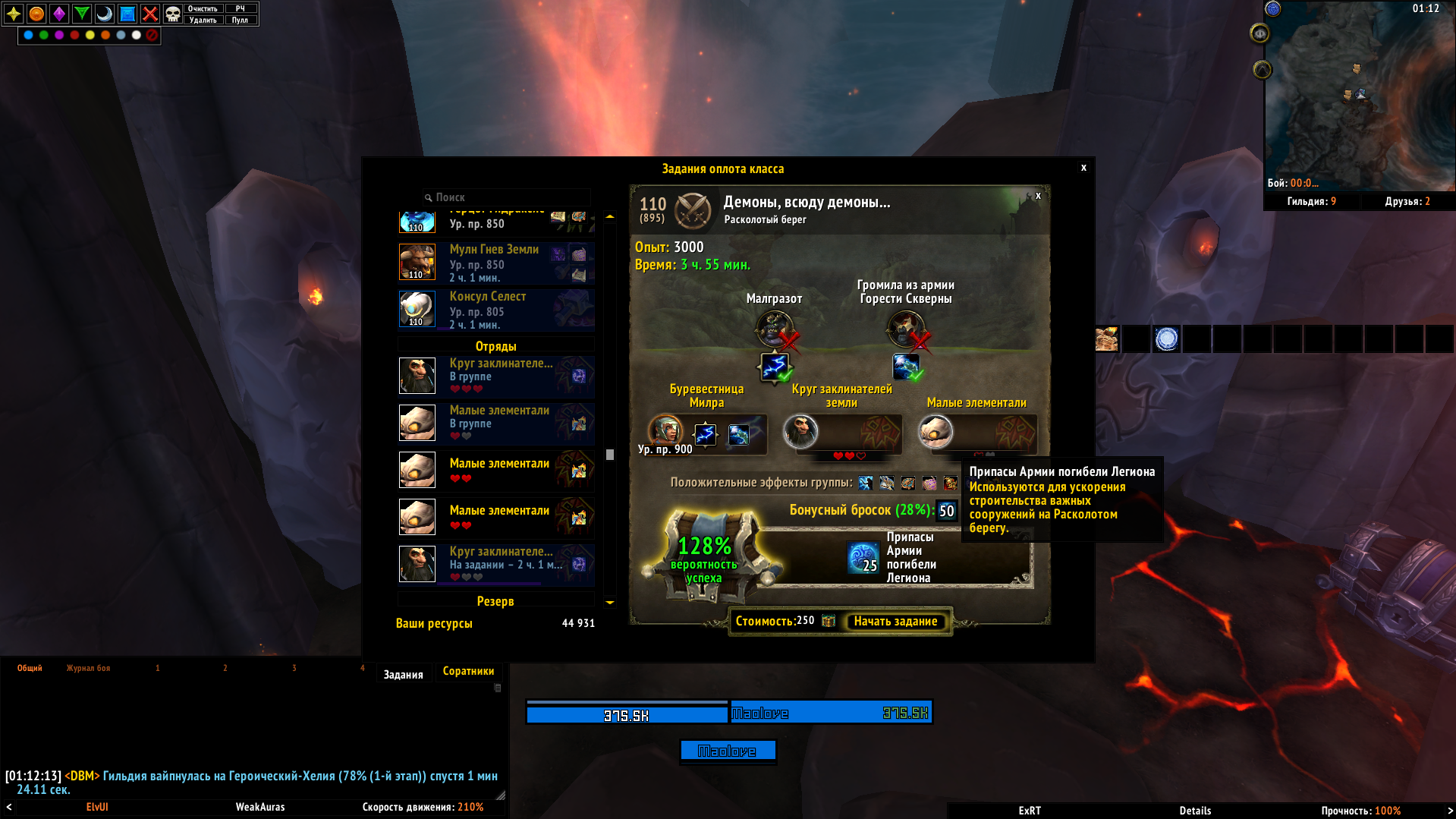Click the Малгразот enemy portrait
Image resolution: width=1456 pixels, height=819 pixels.
773,328
